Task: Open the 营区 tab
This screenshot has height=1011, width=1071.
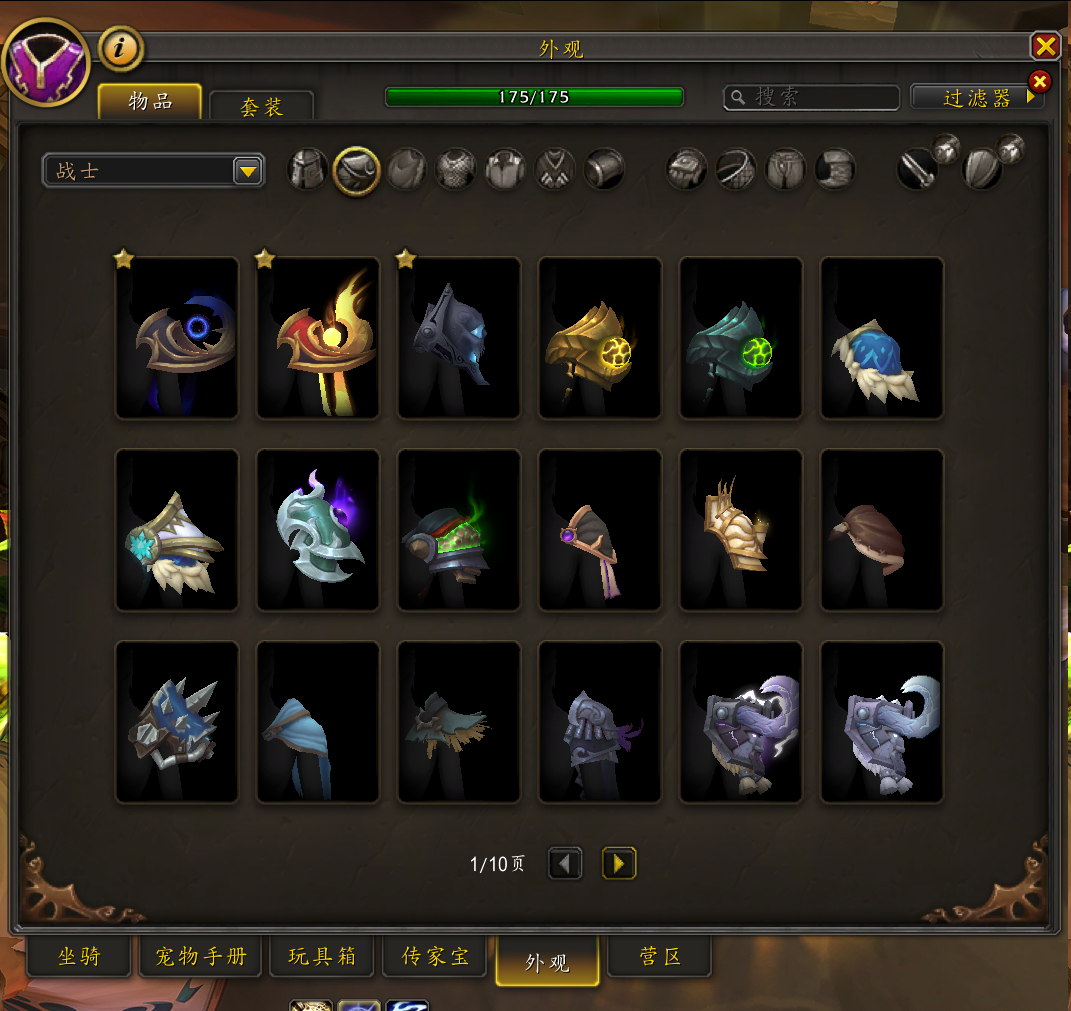Action: (660, 957)
